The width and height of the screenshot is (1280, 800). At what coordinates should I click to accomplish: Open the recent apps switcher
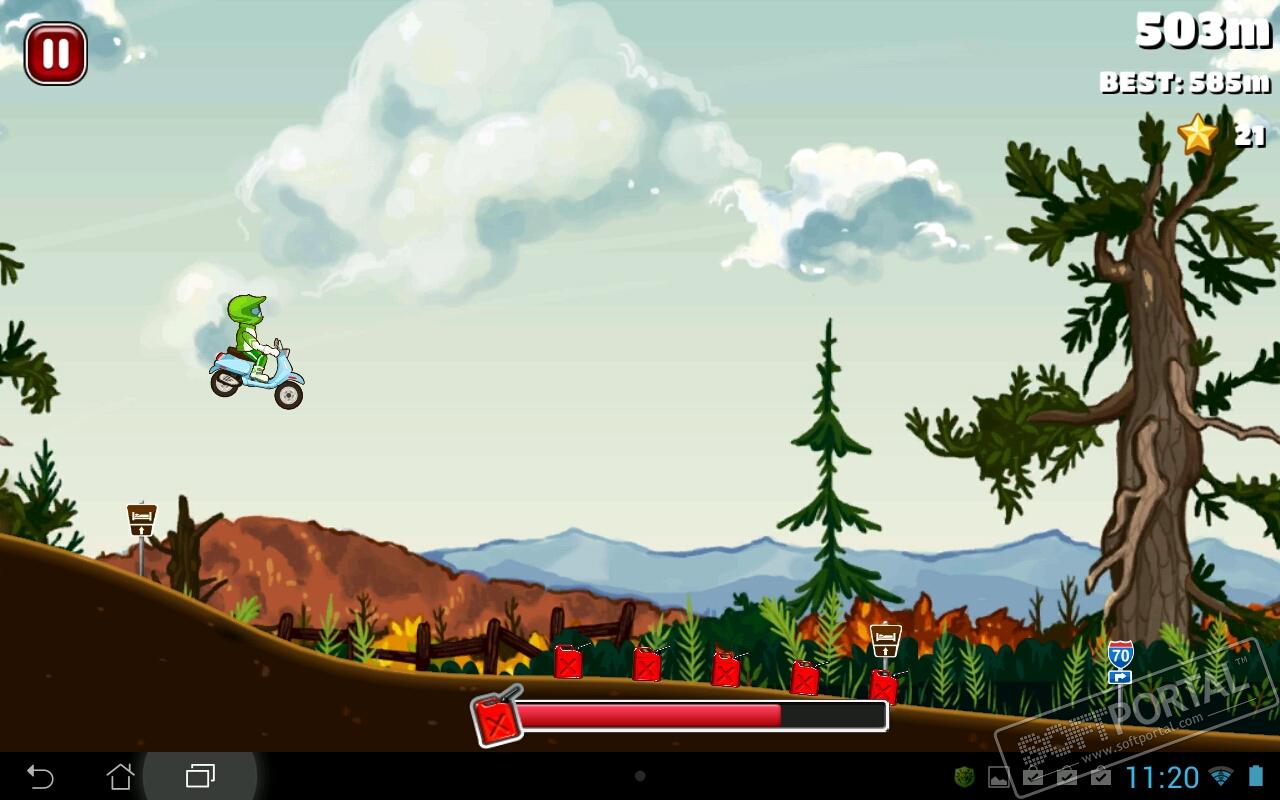(x=200, y=776)
